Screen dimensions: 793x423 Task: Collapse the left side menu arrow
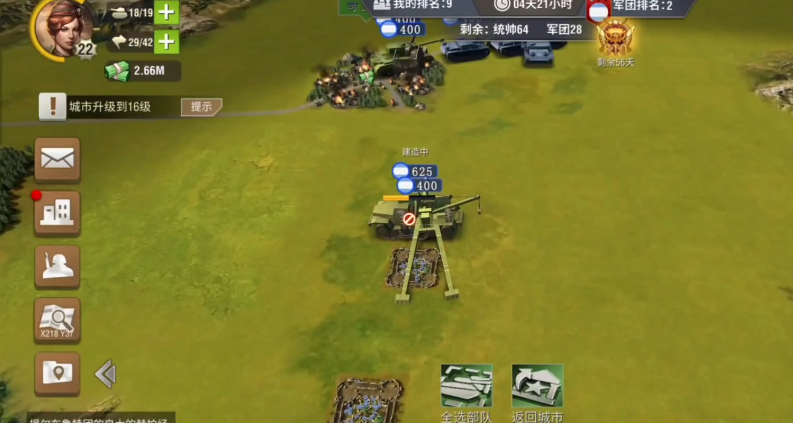[x=105, y=374]
